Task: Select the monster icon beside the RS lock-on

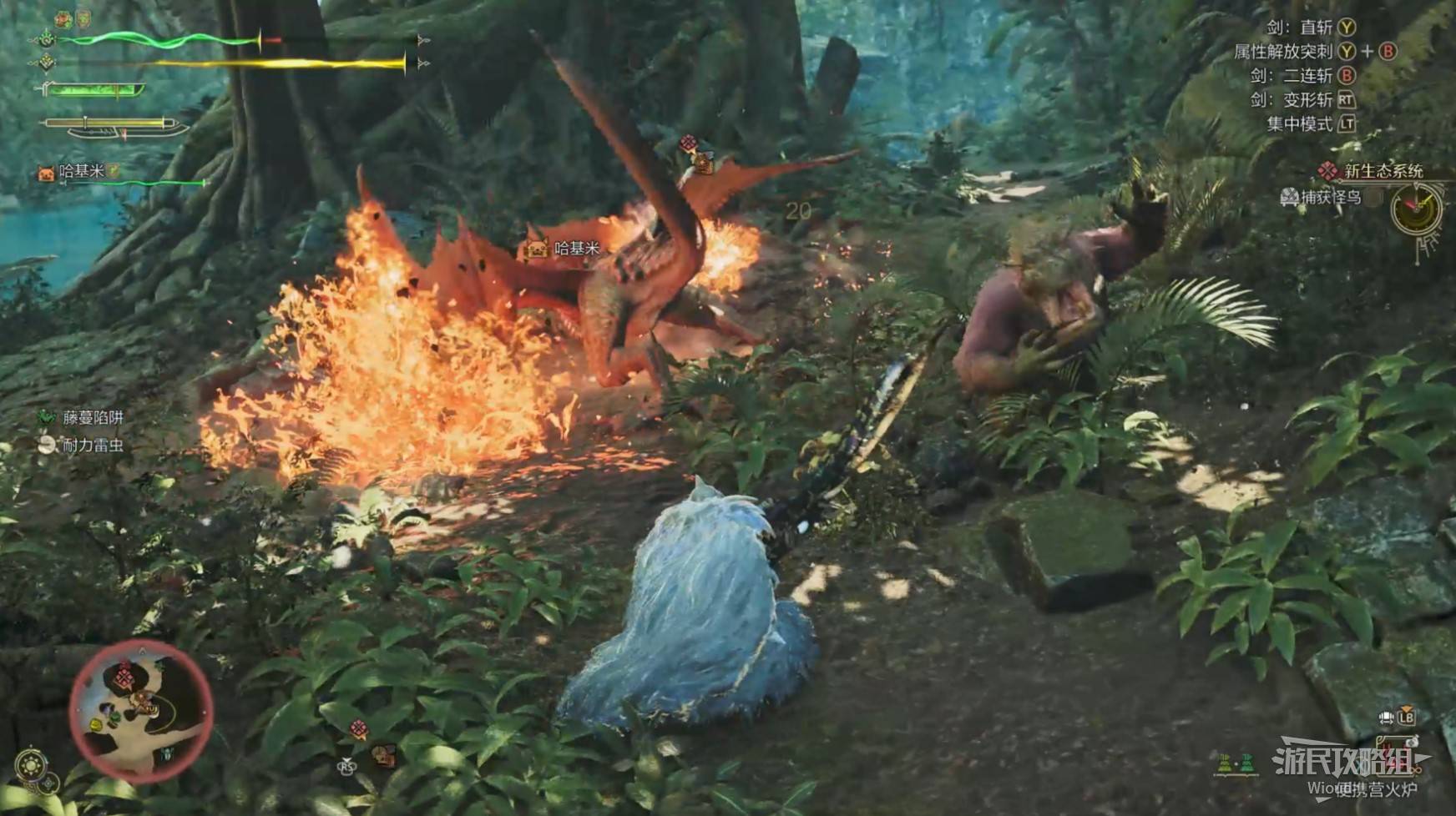Action: 383,755
